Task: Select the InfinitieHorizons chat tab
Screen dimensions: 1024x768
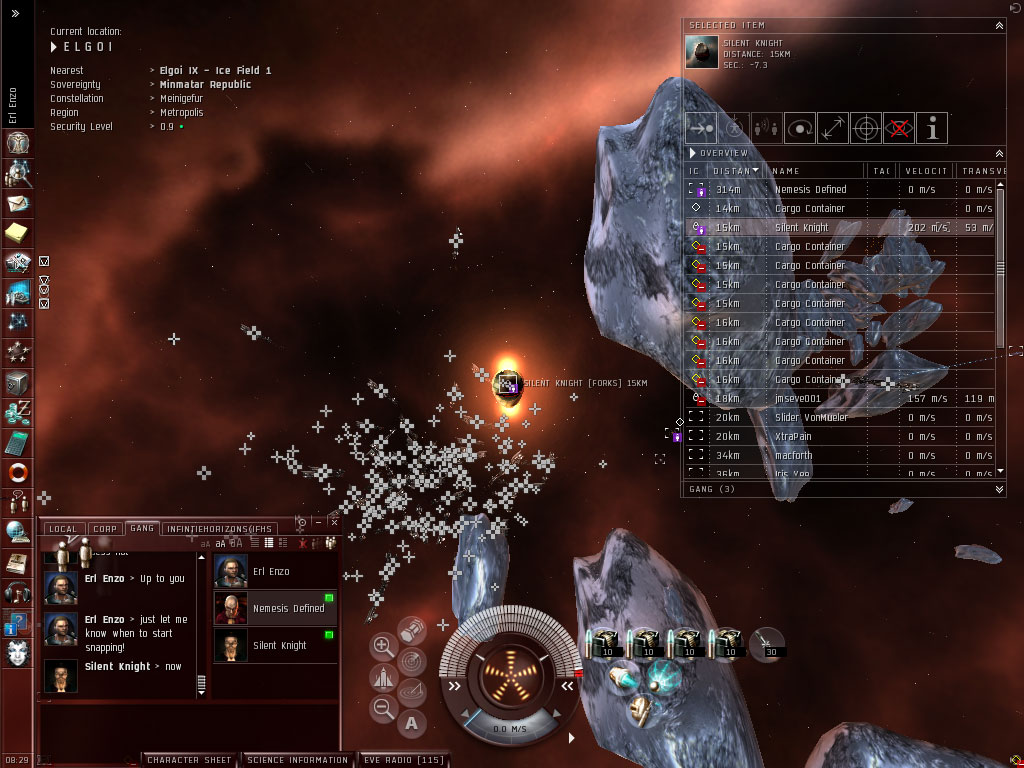Action: tap(219, 528)
